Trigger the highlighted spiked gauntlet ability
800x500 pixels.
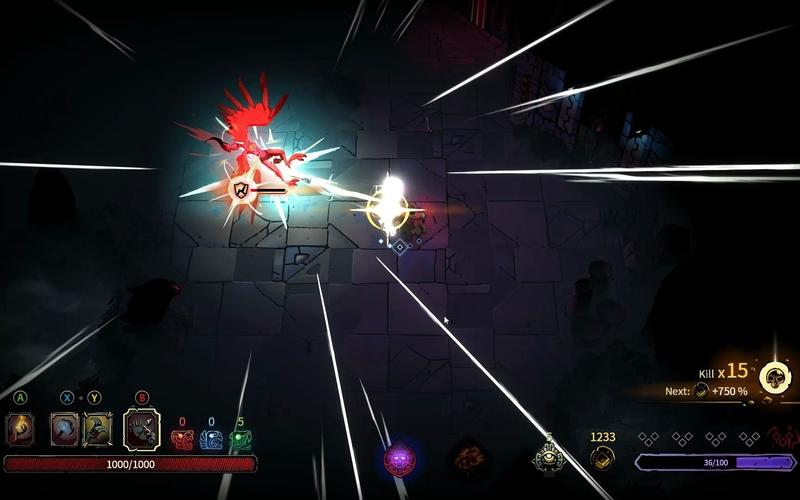click(x=141, y=429)
